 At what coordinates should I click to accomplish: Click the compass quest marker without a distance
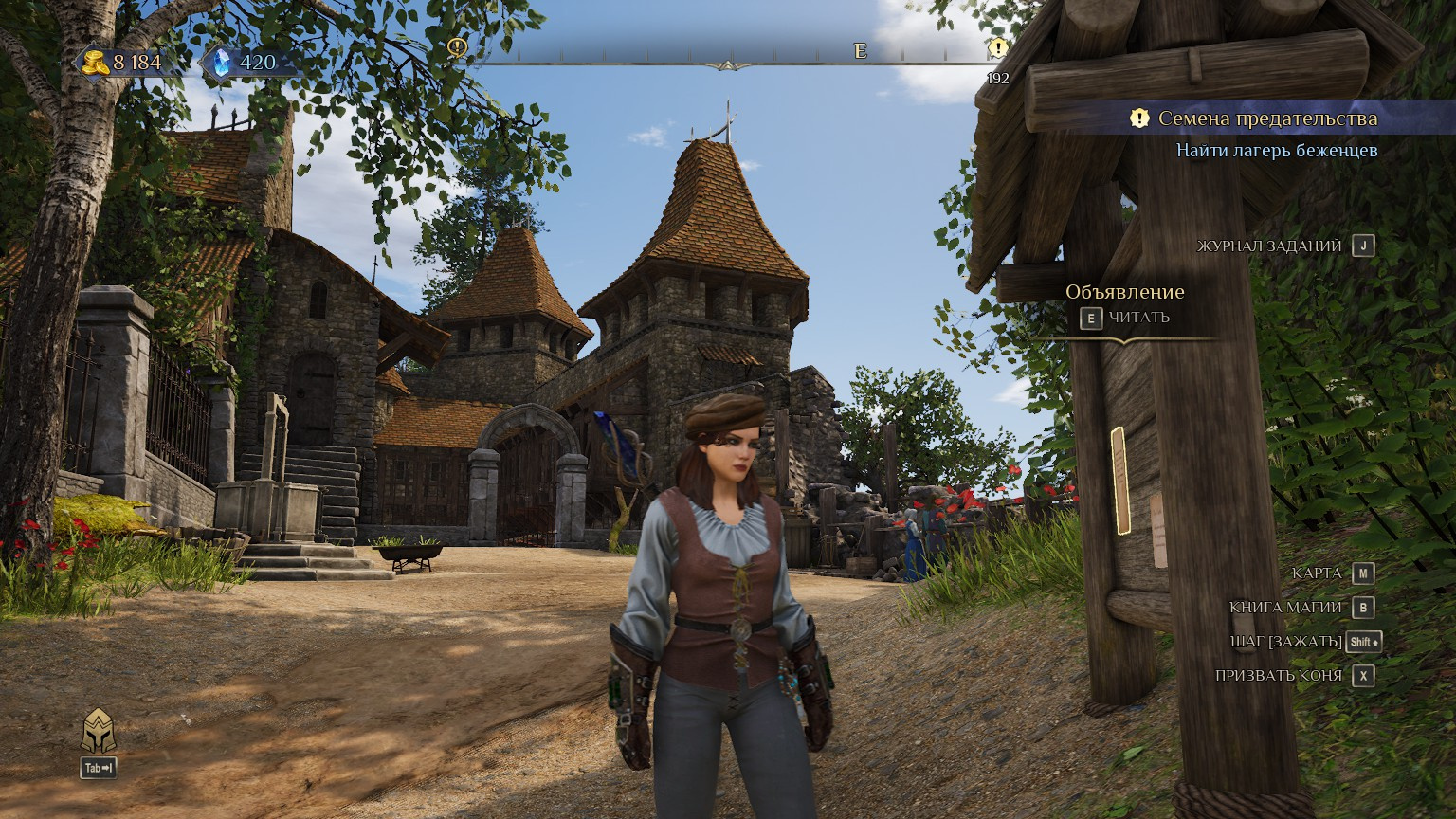(458, 47)
